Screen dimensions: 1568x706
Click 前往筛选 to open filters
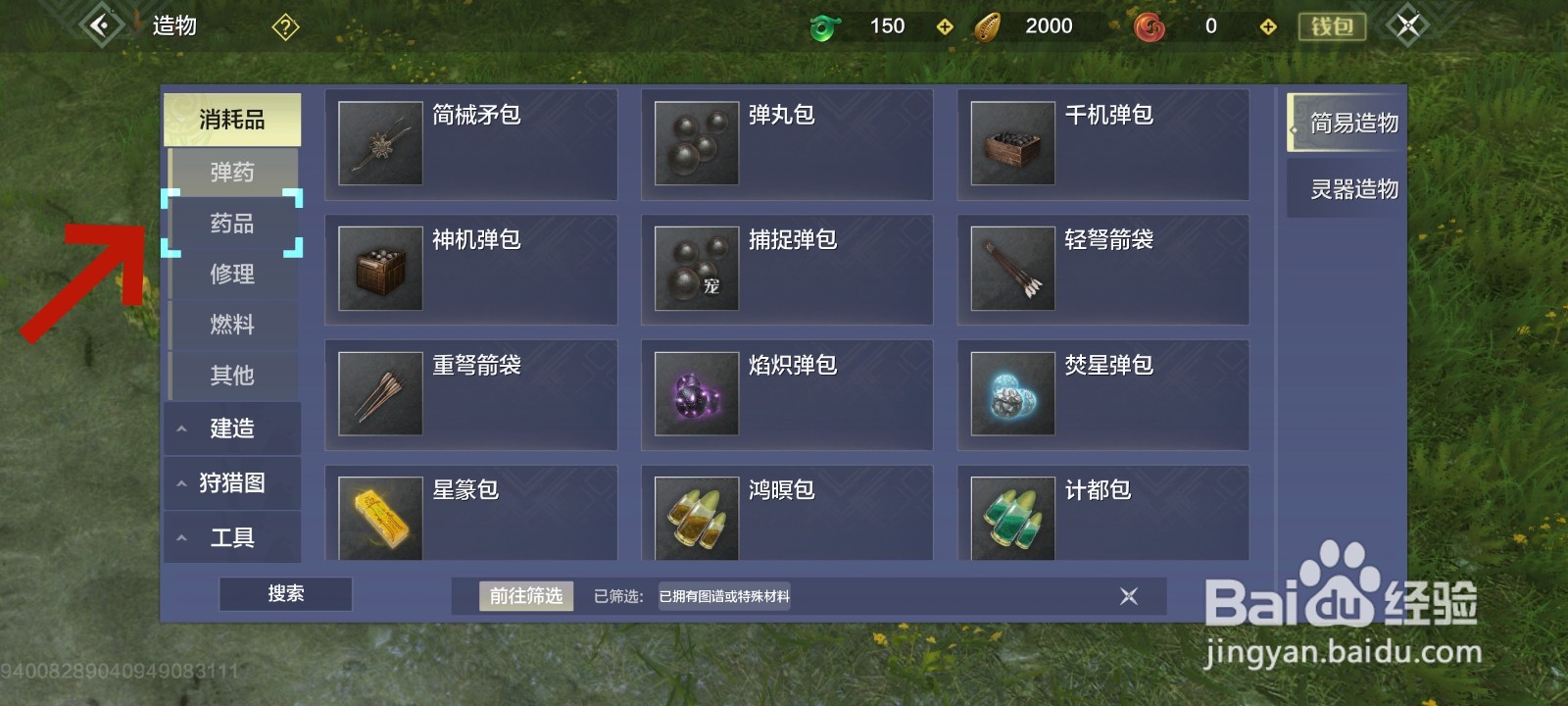[526, 594]
